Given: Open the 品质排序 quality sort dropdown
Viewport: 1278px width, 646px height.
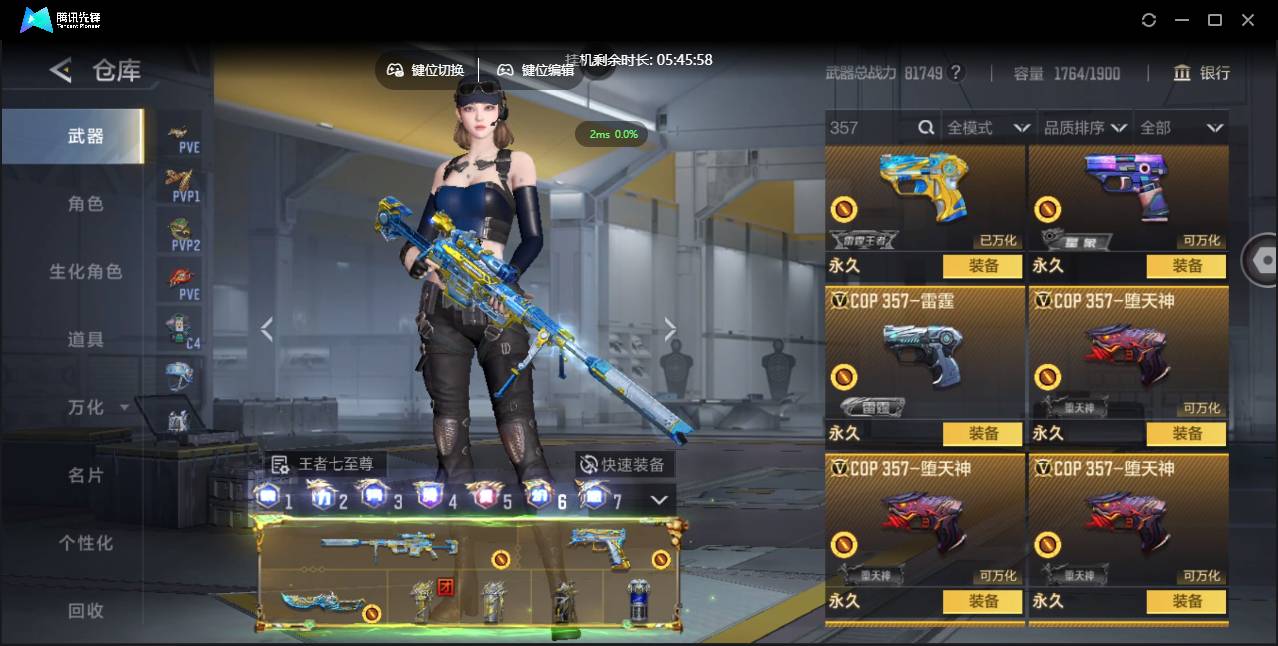Looking at the screenshot, I should (1085, 128).
